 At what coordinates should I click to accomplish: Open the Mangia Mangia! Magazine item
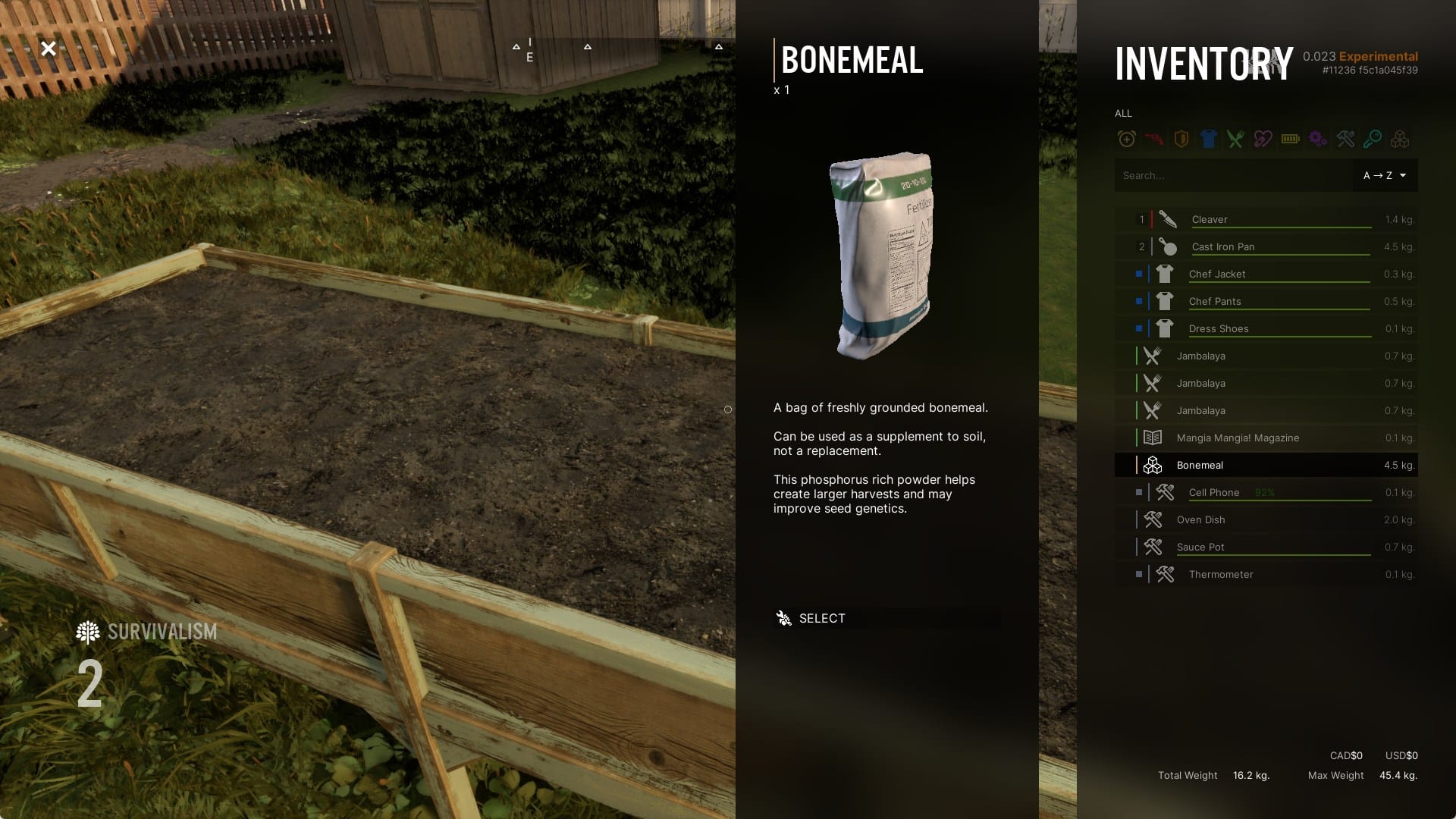[x=1237, y=438]
